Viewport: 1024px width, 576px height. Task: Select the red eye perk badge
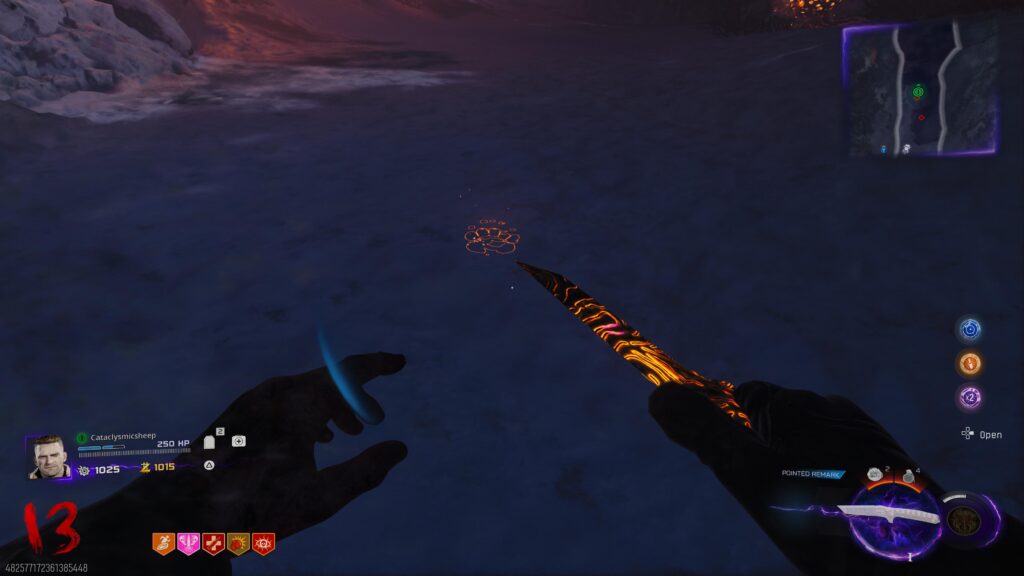[263, 543]
